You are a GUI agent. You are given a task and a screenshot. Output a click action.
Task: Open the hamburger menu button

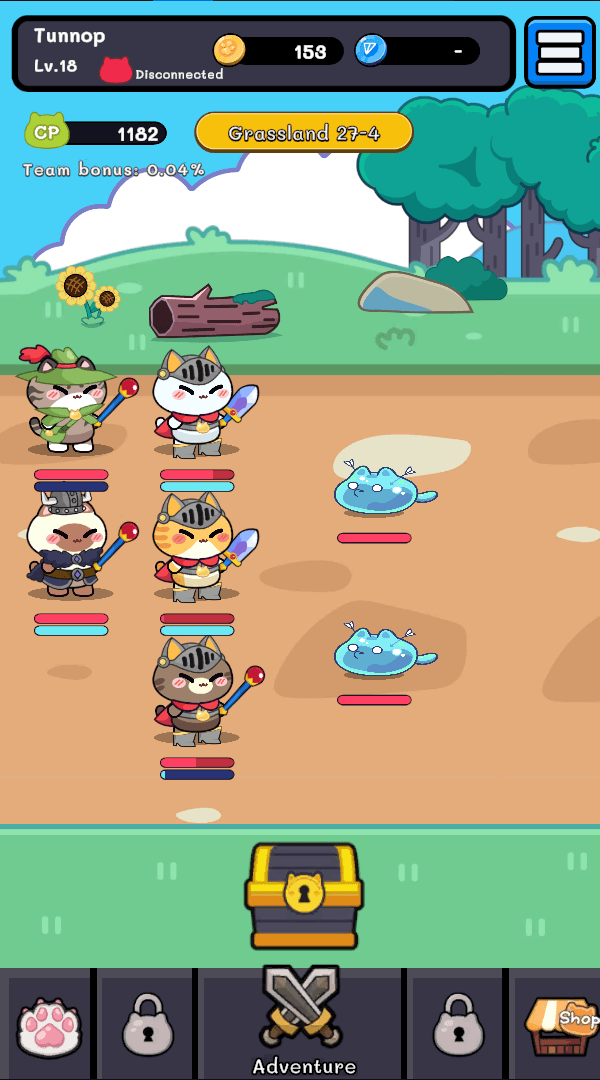pyautogui.click(x=559, y=53)
